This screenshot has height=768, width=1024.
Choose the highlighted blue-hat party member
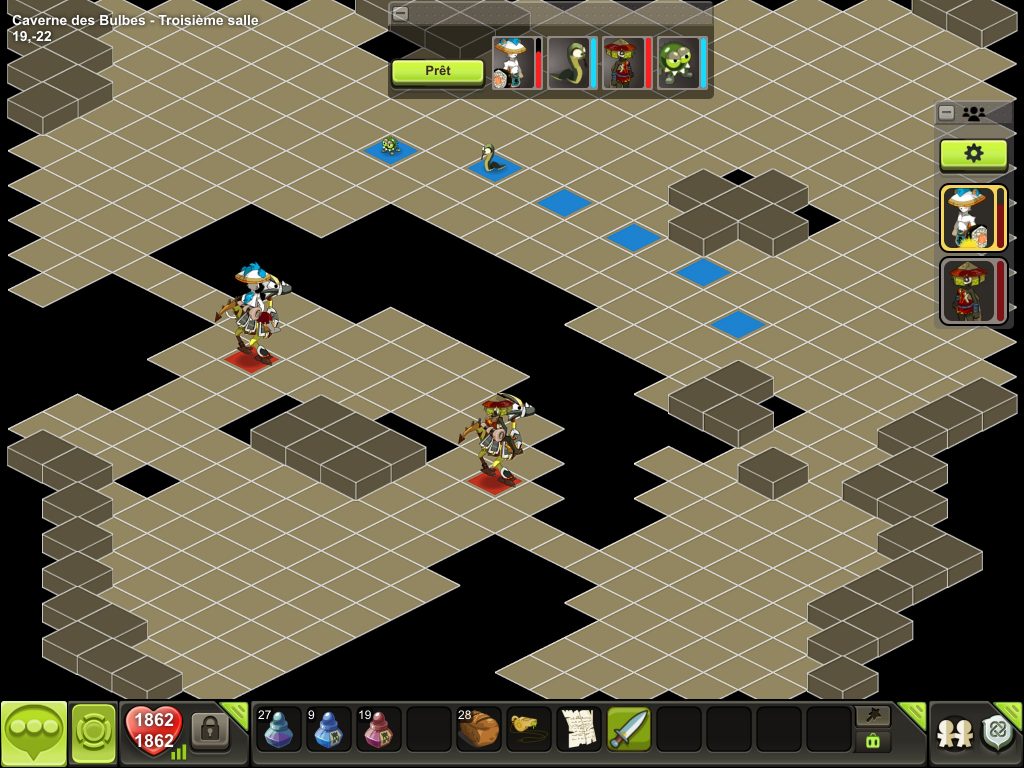(x=967, y=217)
